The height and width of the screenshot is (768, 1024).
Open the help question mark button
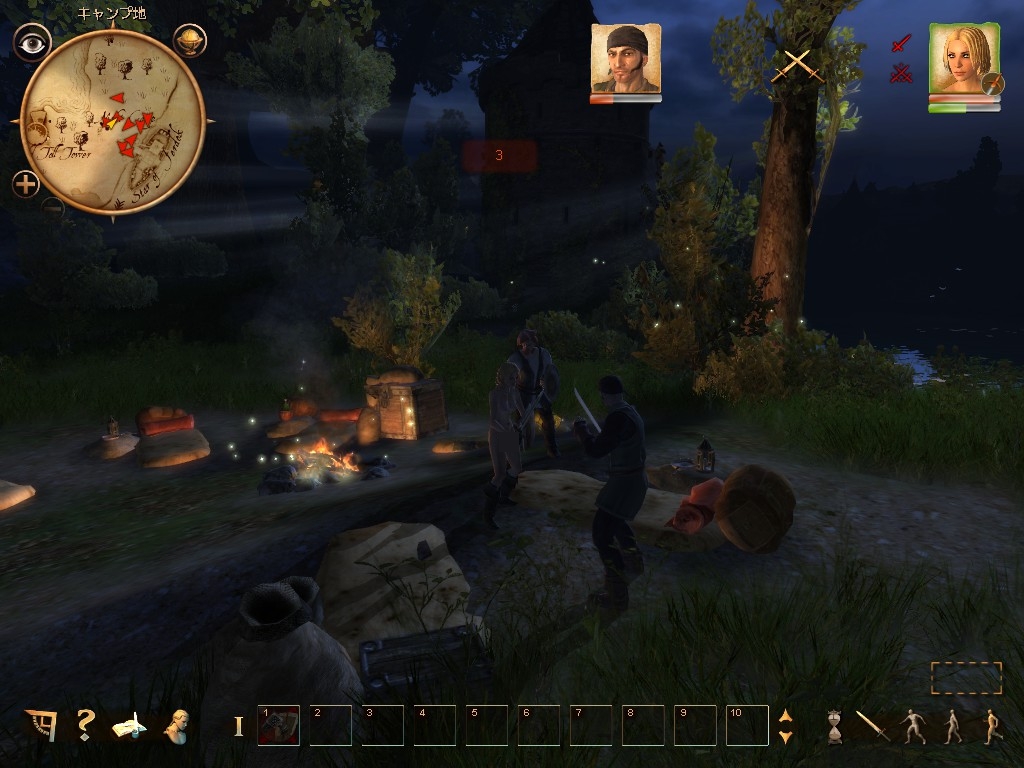[86, 724]
